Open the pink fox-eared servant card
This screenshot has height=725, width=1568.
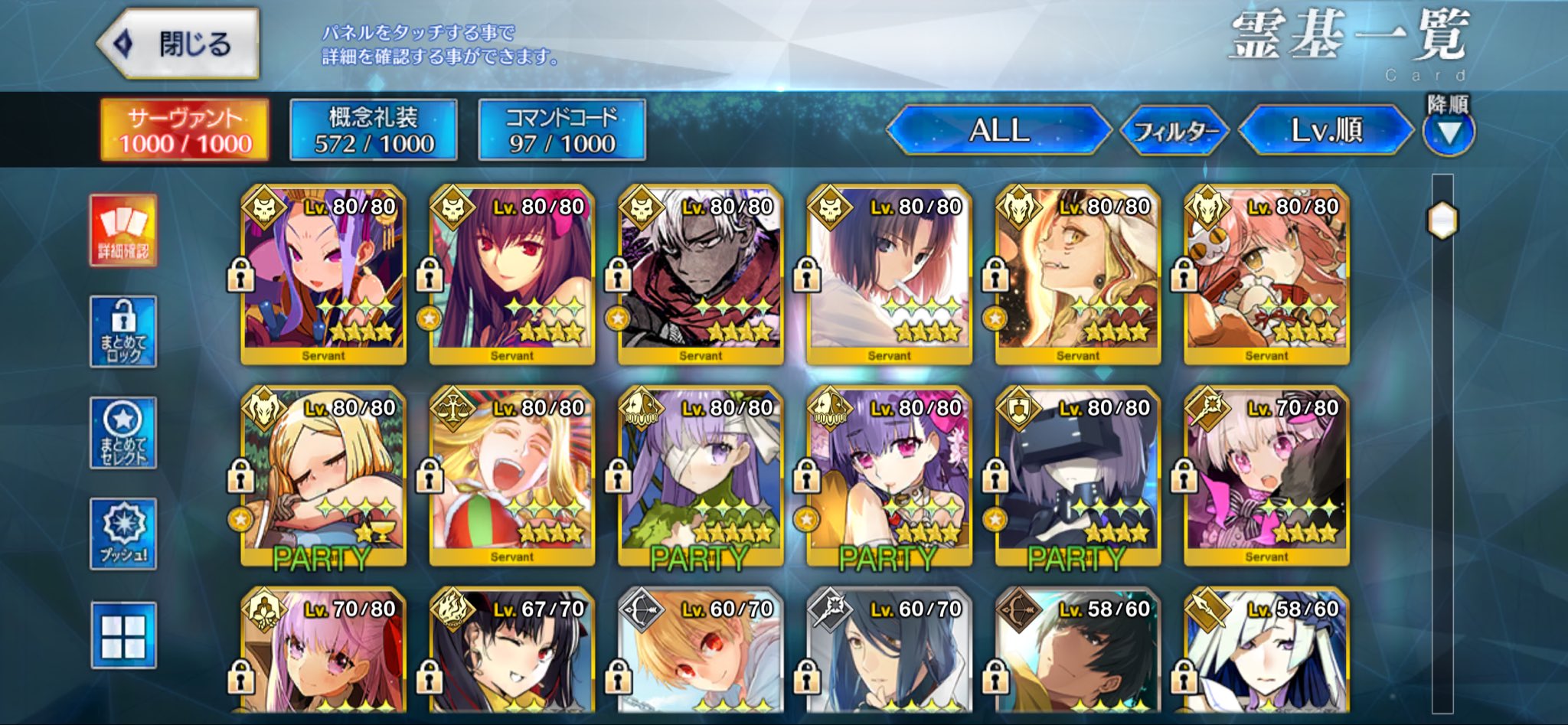point(1266,274)
